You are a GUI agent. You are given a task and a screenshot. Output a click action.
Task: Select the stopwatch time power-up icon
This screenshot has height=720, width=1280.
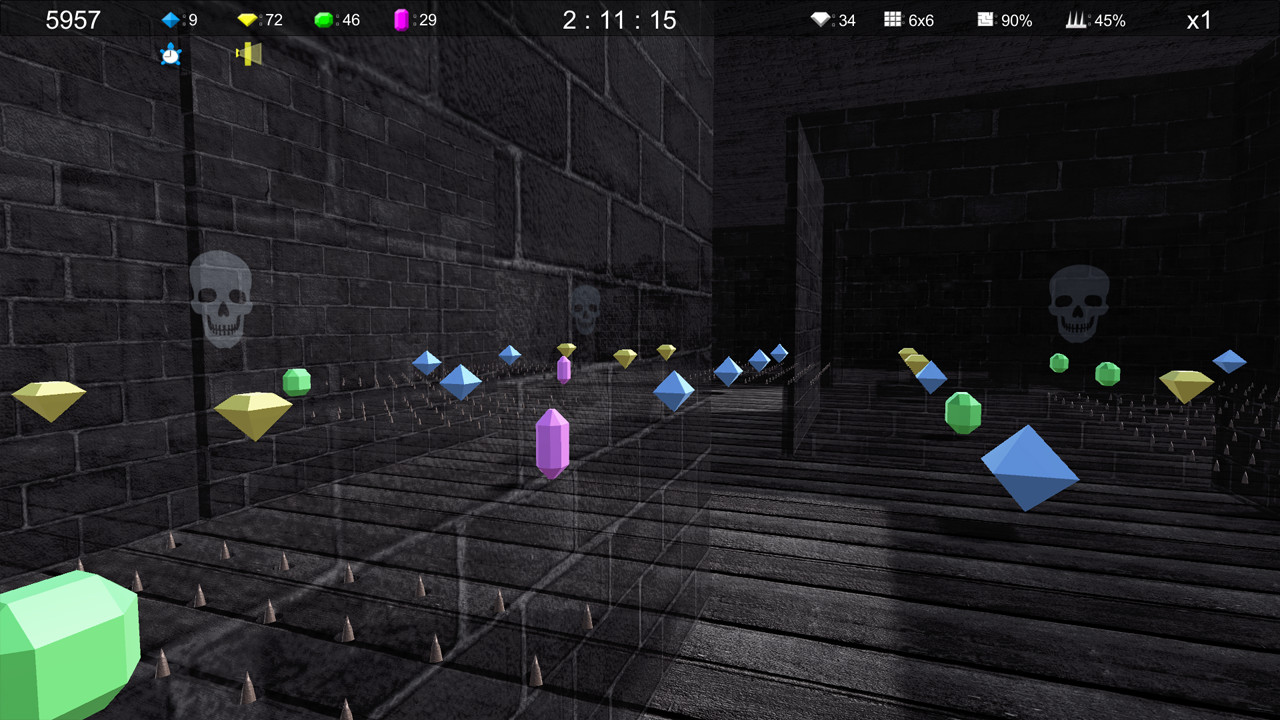coord(170,55)
